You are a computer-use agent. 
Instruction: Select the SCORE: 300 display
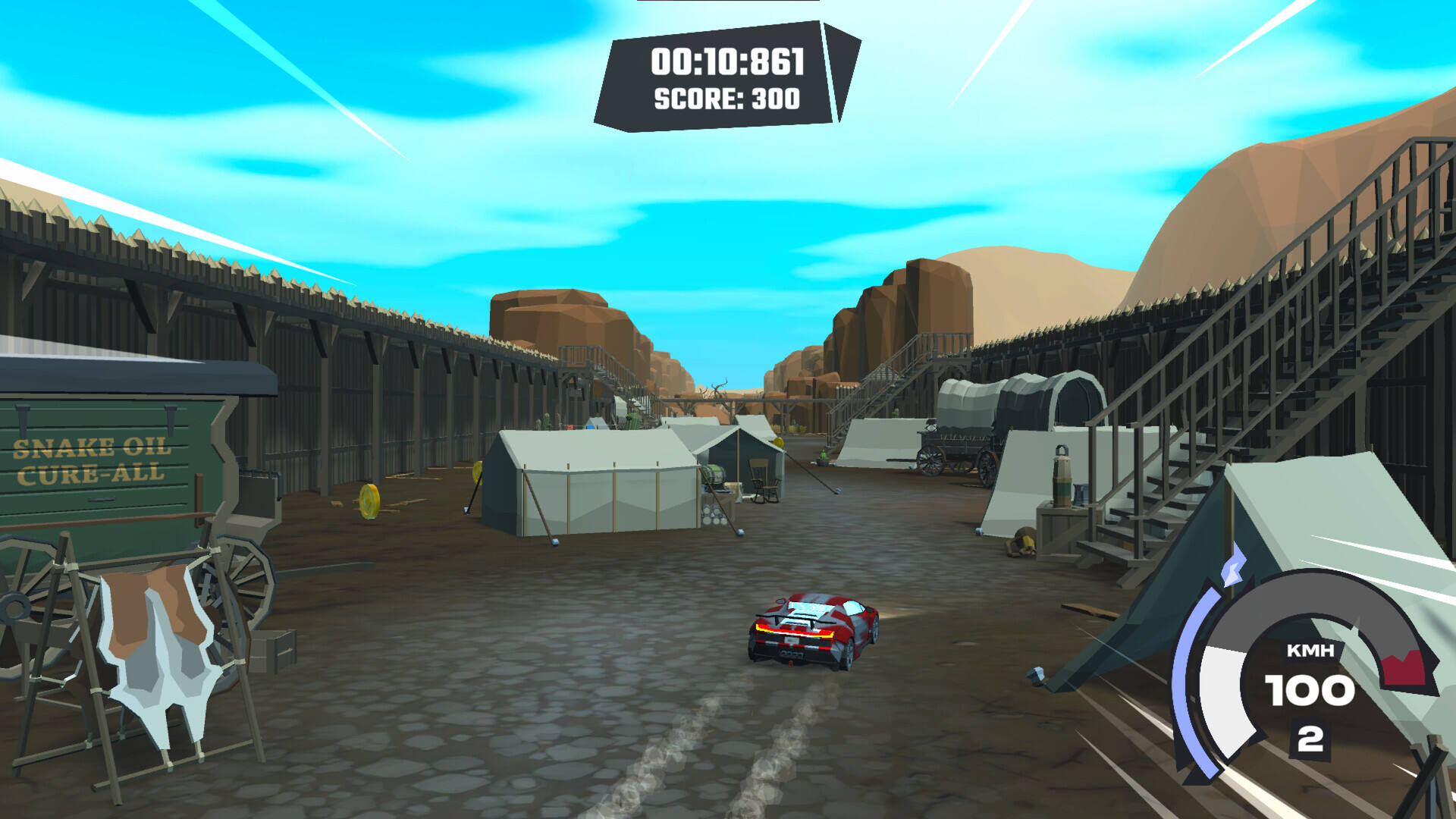(x=726, y=99)
